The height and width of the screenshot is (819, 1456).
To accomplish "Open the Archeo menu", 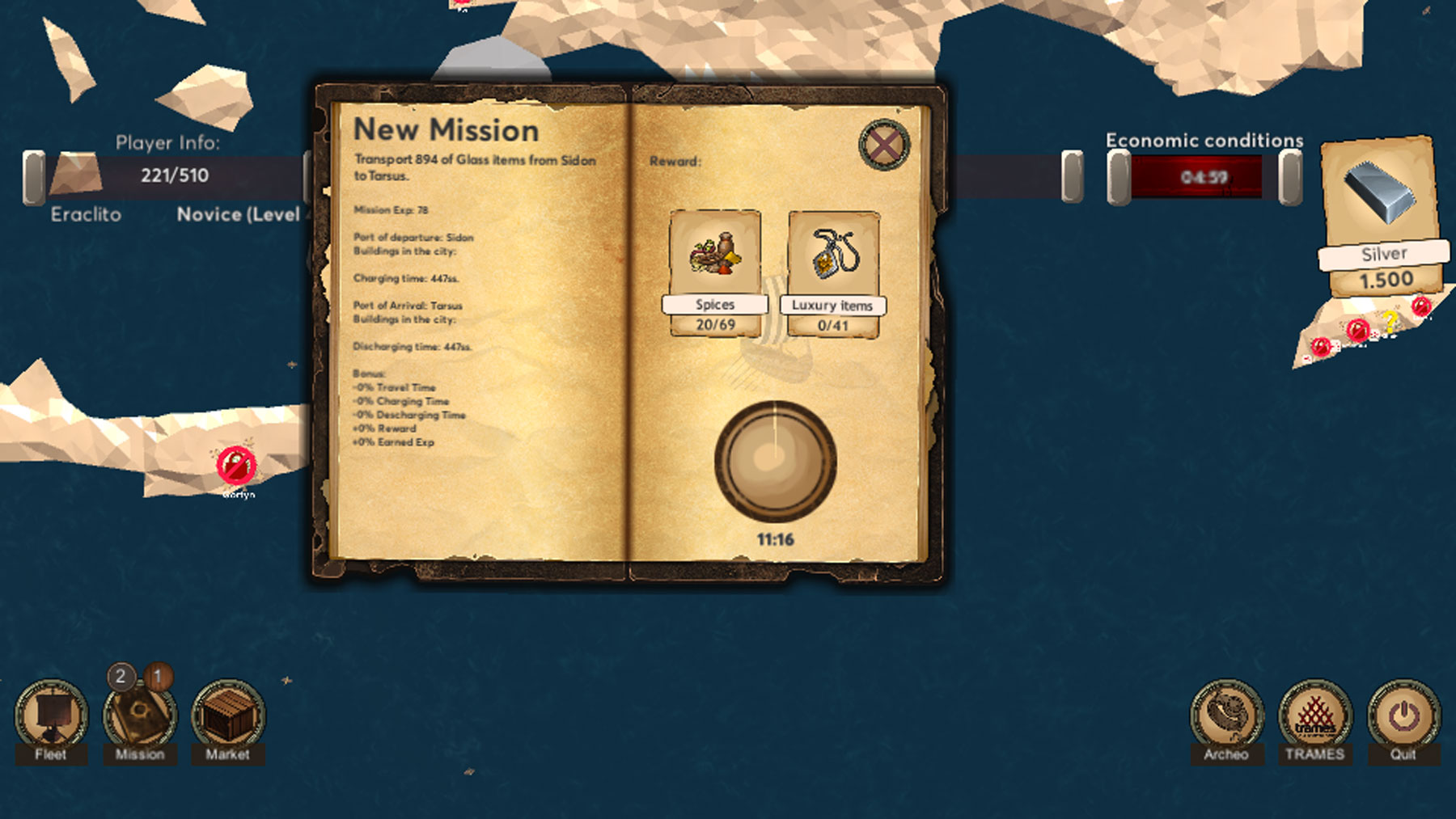I will coord(1226,716).
